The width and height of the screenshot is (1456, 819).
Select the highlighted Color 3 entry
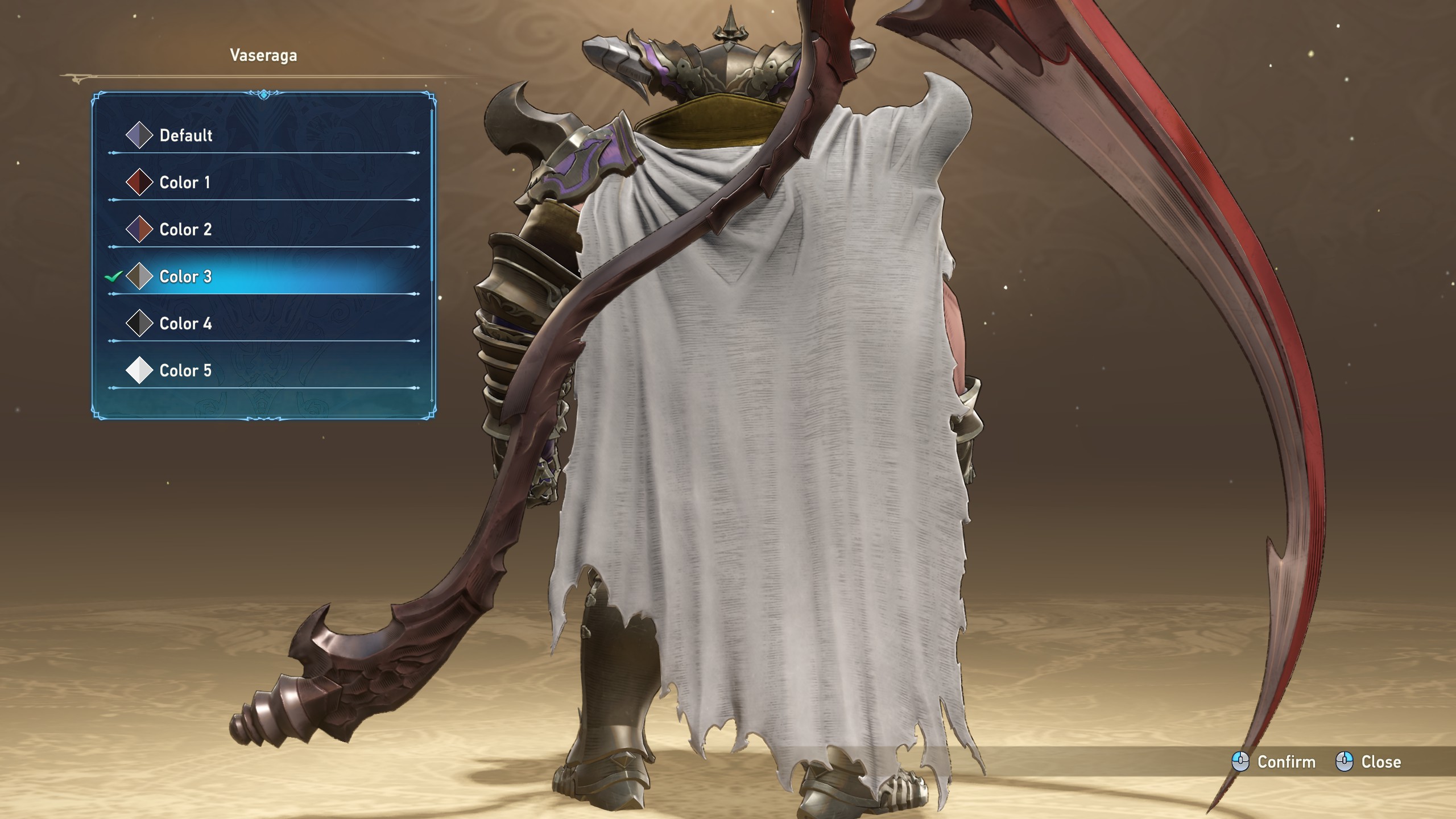pyautogui.click(x=185, y=277)
